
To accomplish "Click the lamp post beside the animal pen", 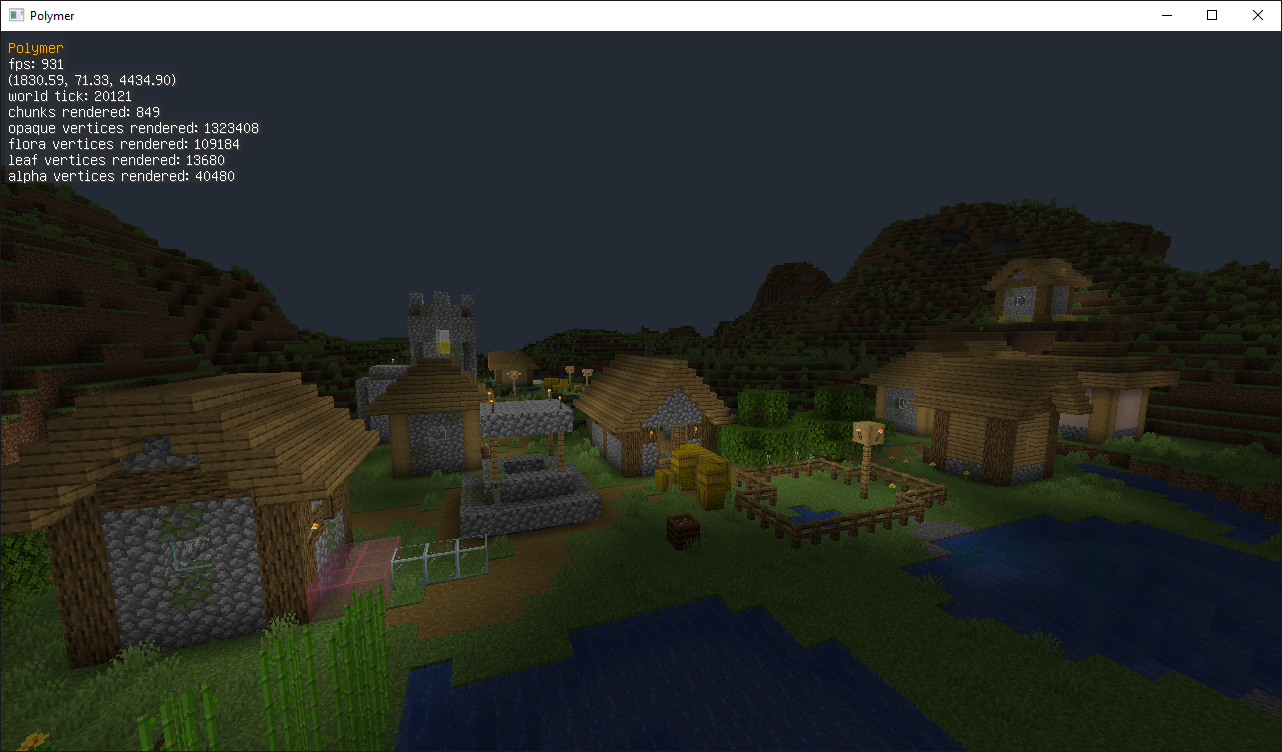I will [865, 434].
